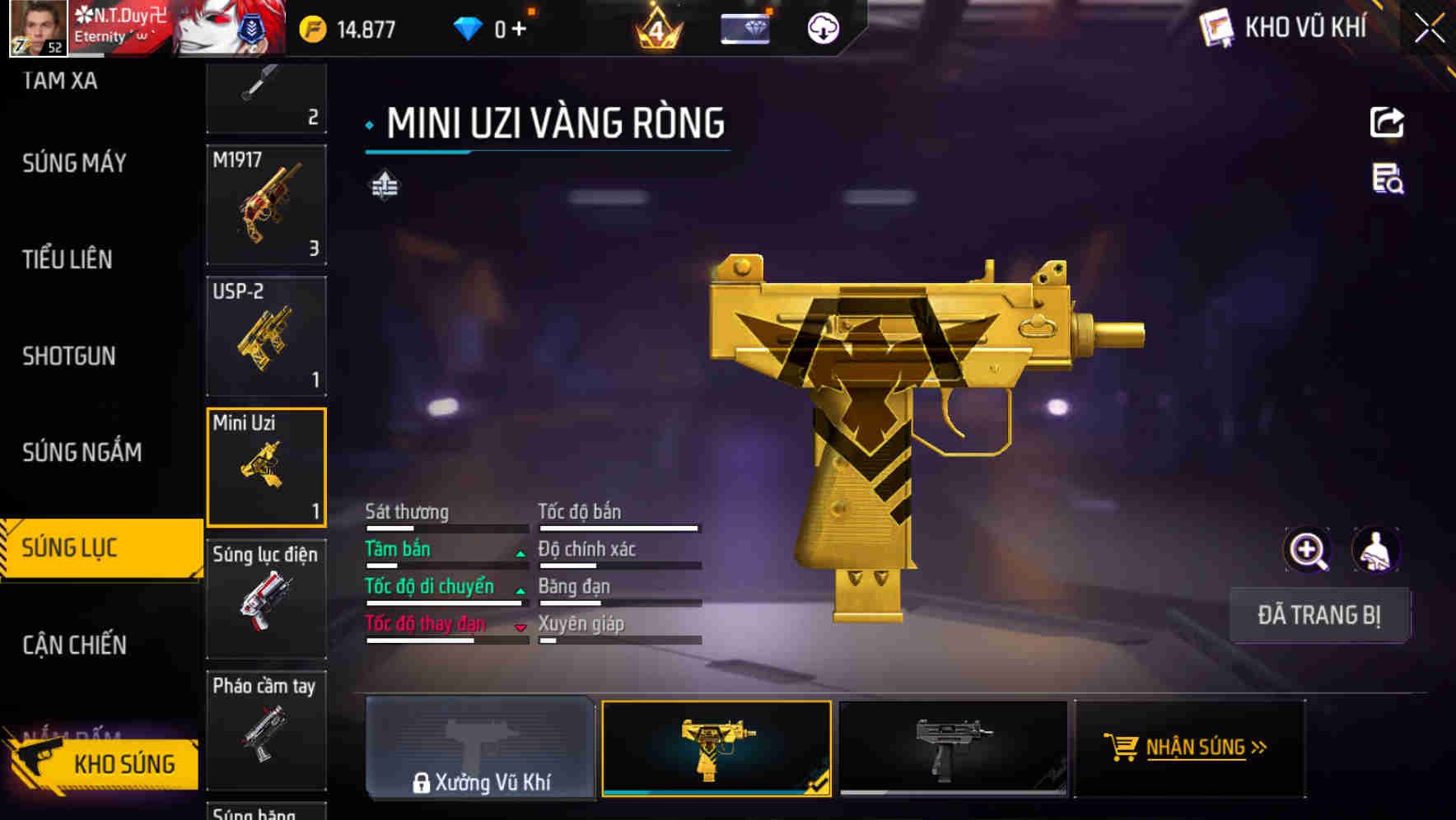Choose the Pháo cầm tay slot
The image size is (1456, 820).
point(266,729)
